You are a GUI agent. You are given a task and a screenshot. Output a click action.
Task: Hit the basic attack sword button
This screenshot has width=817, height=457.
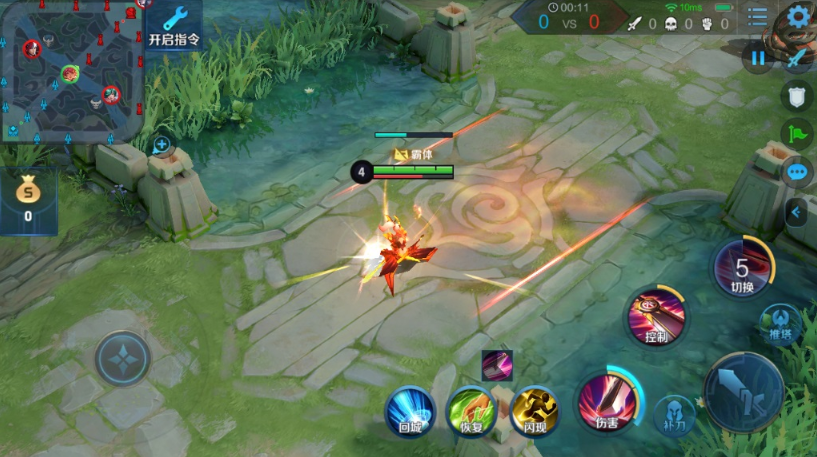click(x=745, y=392)
